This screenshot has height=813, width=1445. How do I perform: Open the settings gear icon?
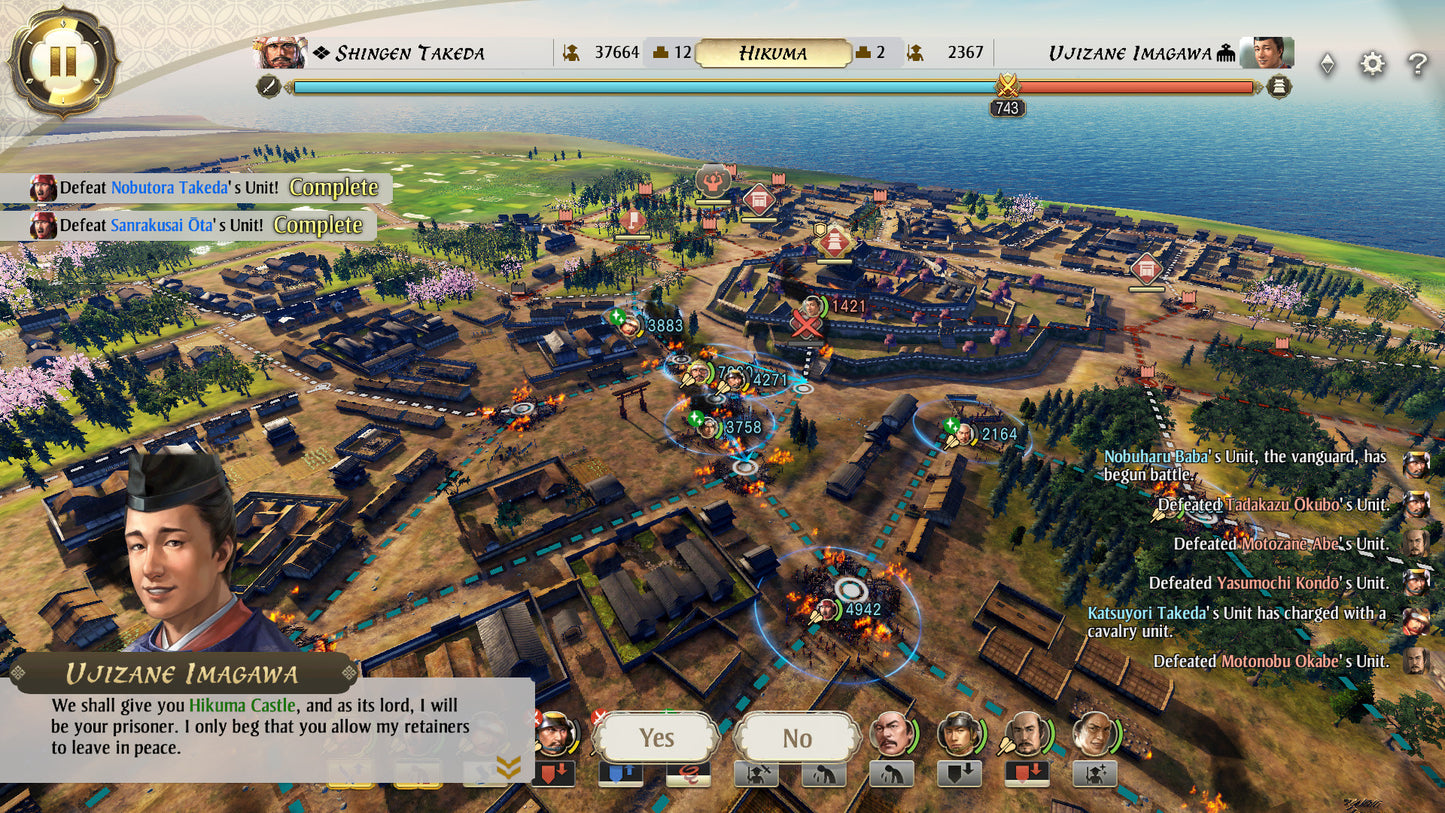pos(1372,64)
